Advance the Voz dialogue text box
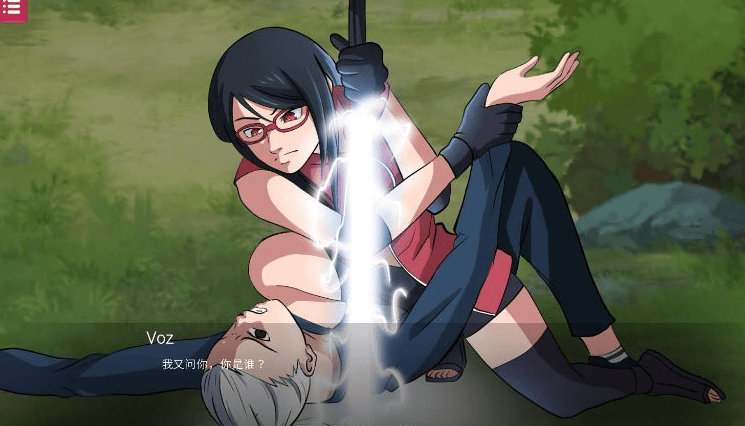The image size is (745, 426). click(372, 368)
